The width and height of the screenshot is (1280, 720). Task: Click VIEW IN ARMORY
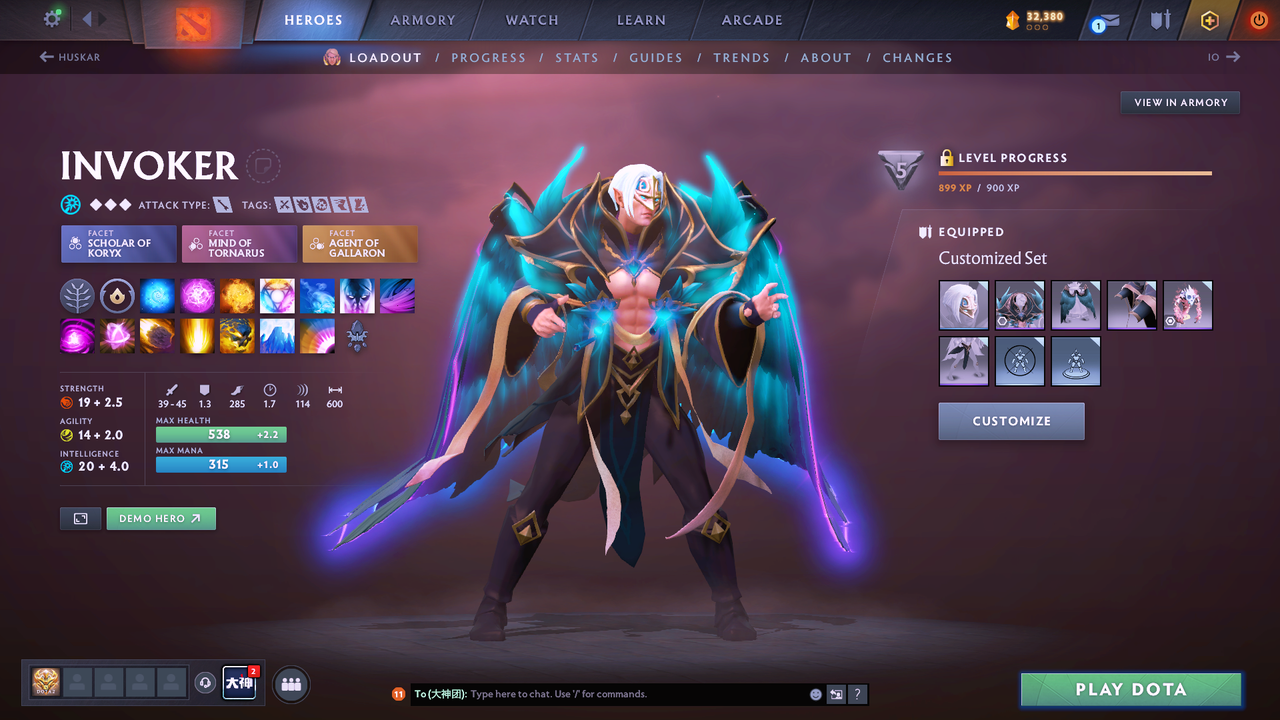pos(1179,102)
